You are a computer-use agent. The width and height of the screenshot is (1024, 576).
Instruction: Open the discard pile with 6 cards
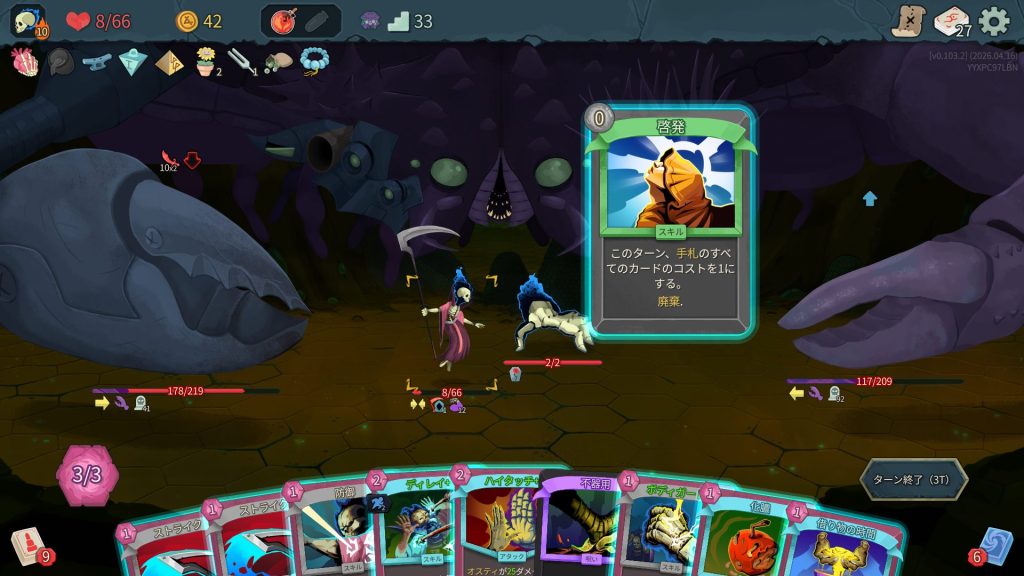995,547
